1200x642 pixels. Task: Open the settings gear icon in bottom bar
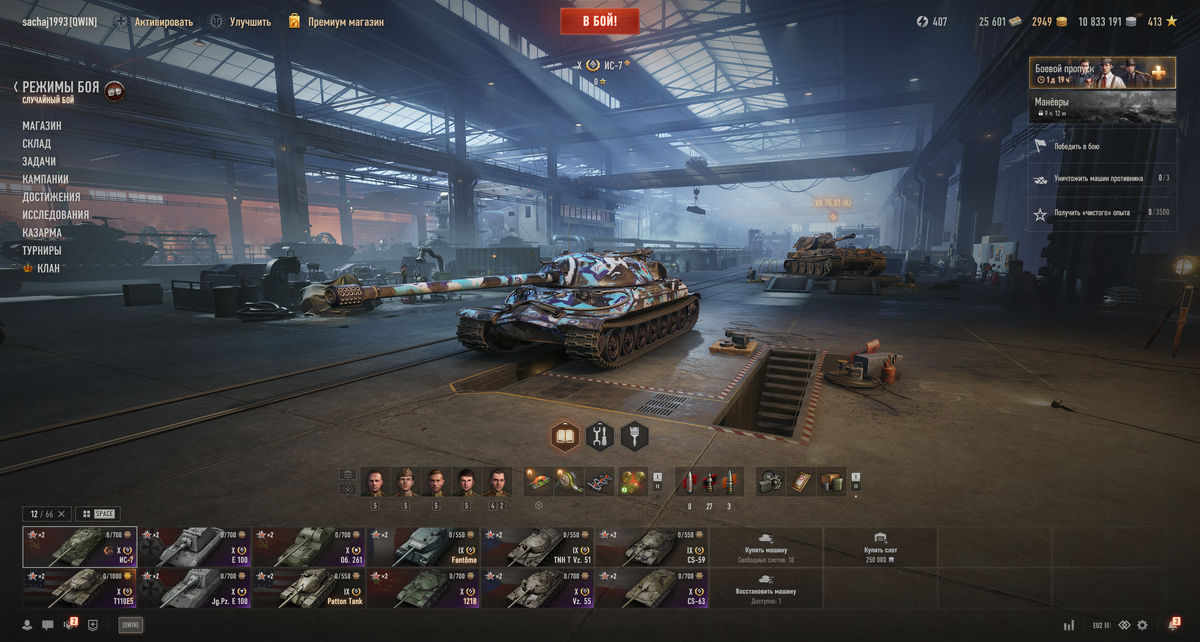pos(1142,625)
